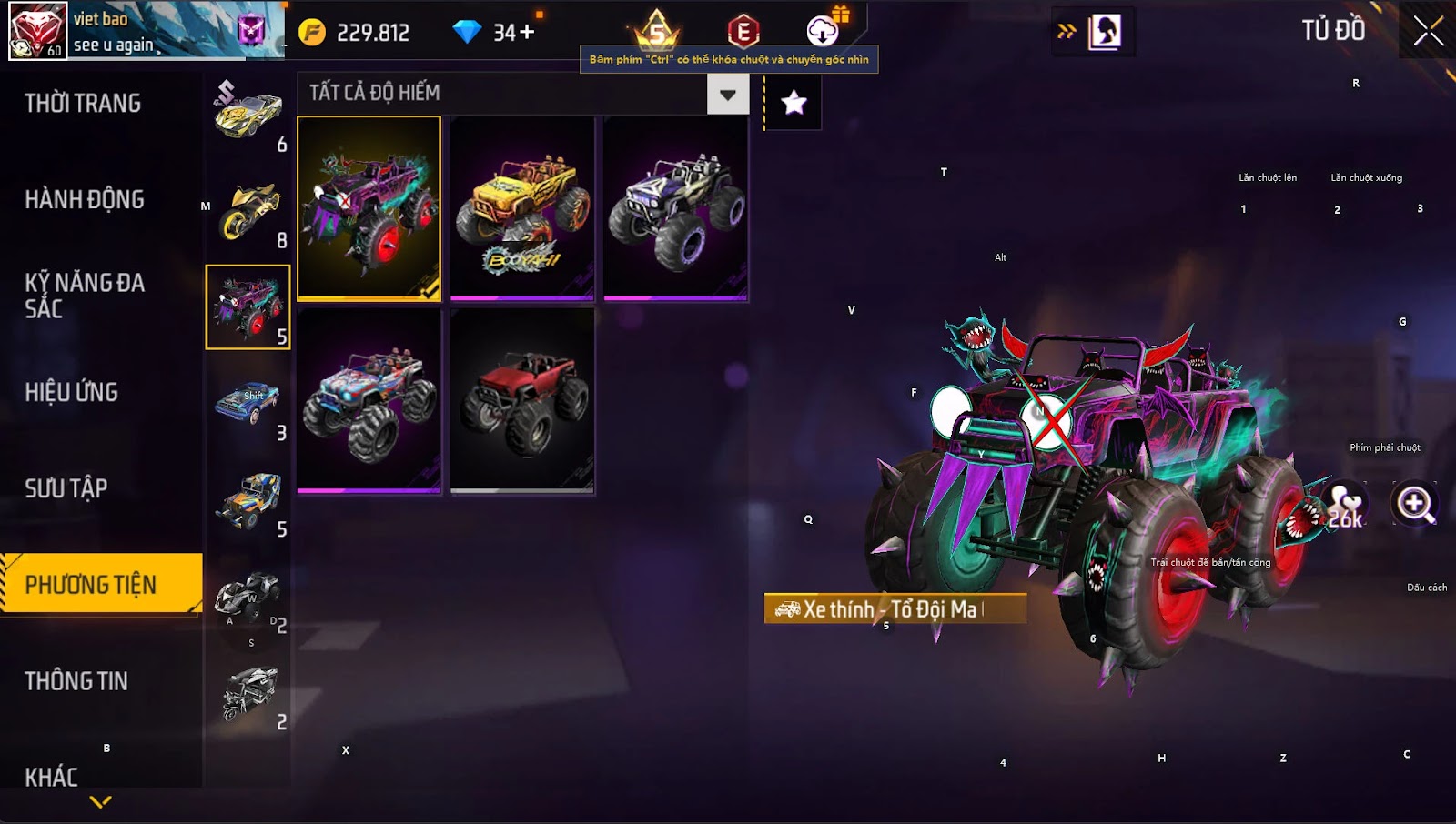
Task: Open the Thời Trang category
Action: click(x=83, y=104)
